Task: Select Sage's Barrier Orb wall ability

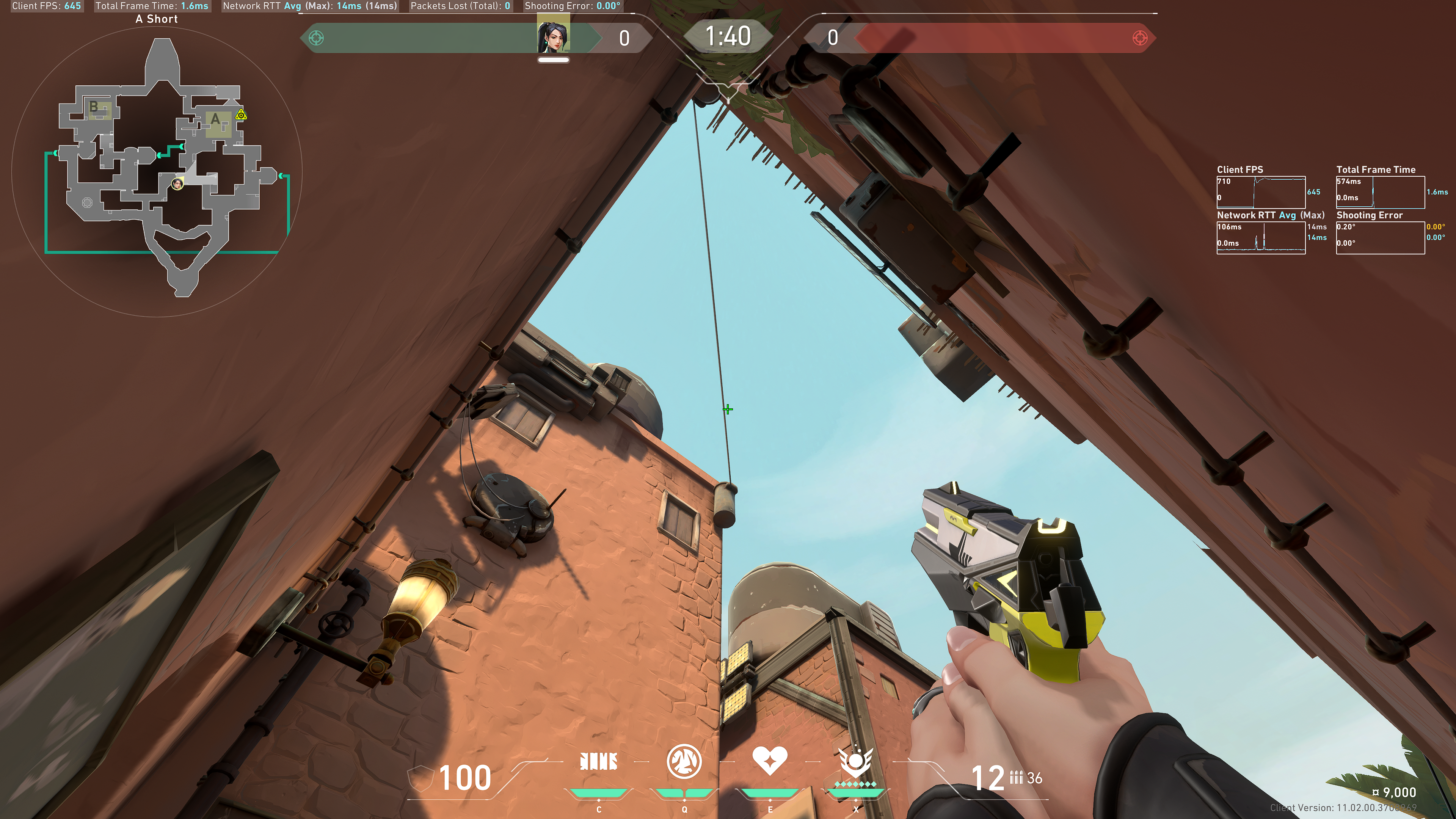Action: (x=599, y=761)
